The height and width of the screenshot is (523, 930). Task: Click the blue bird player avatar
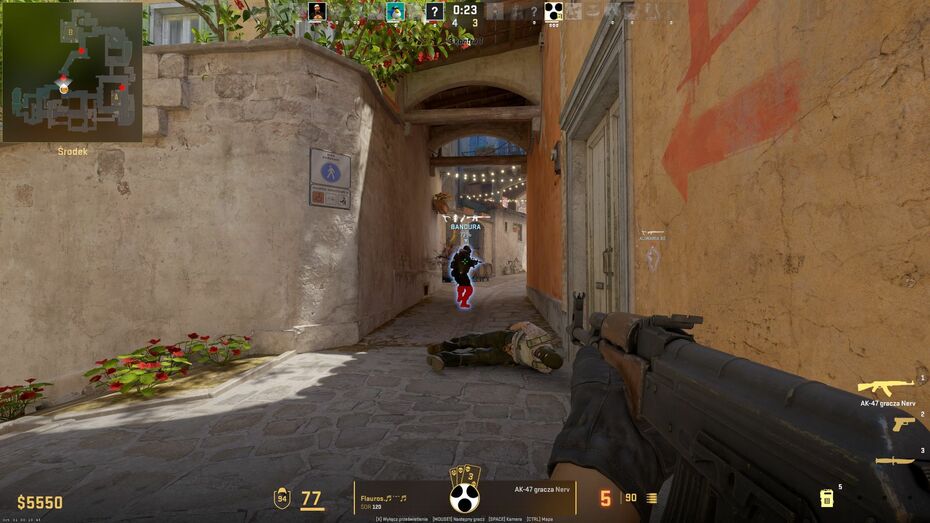point(396,12)
